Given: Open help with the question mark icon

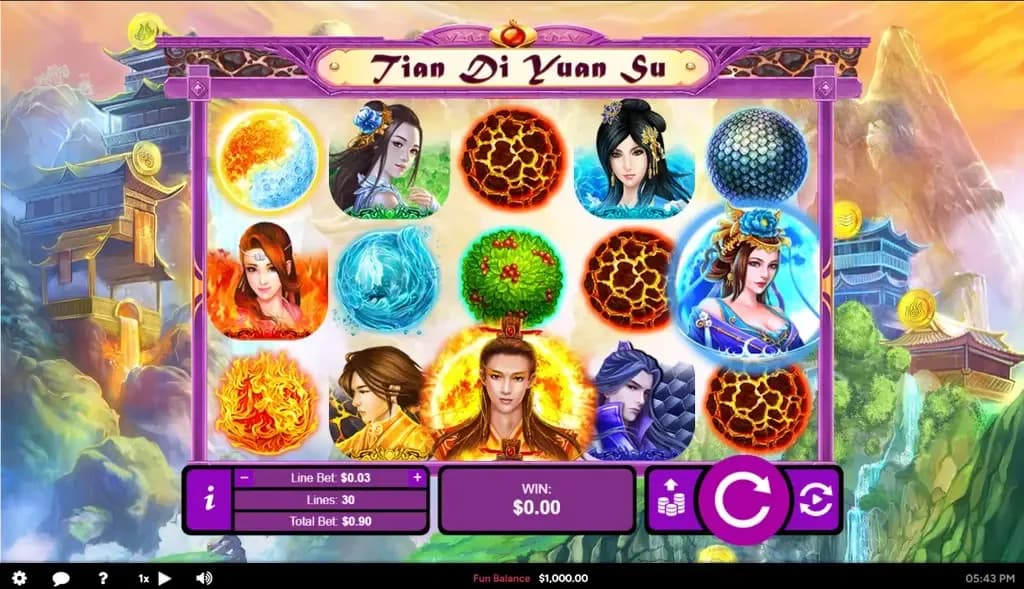Looking at the screenshot, I should click(x=103, y=578).
